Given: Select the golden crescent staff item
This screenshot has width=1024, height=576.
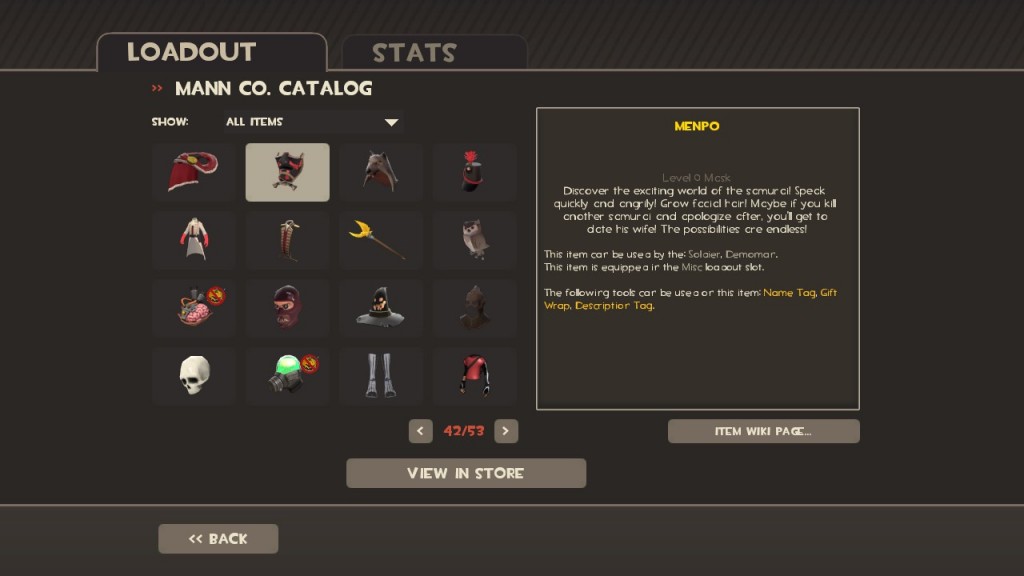Looking at the screenshot, I should [380, 240].
